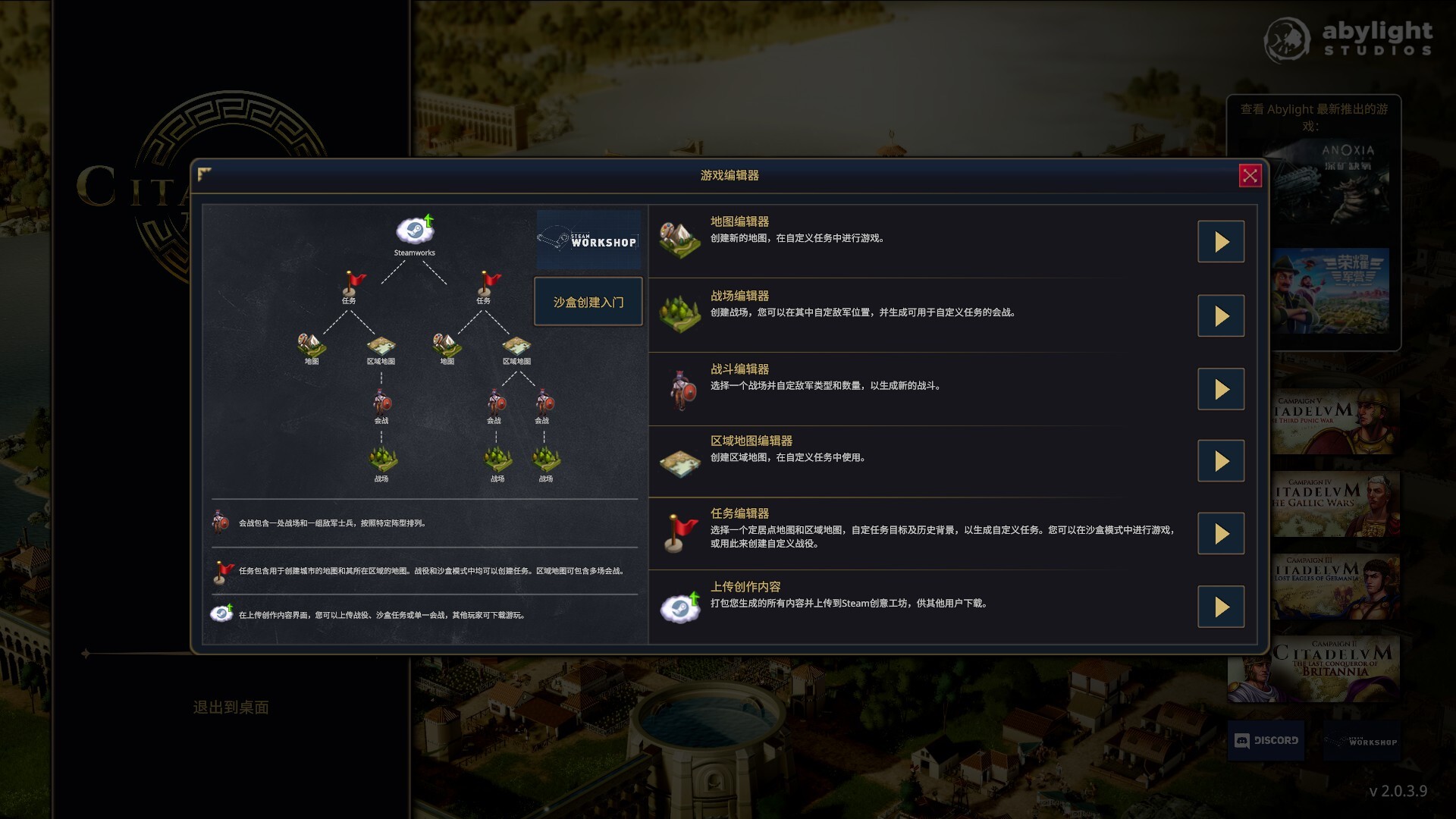Start the 战场编辑器 via its arrow button
1456x819 pixels.
[1221, 315]
